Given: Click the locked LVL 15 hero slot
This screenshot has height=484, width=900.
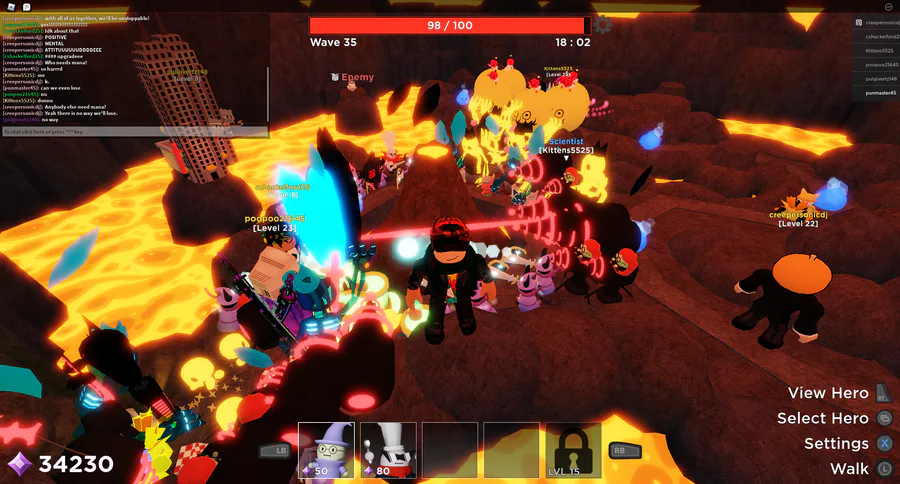Looking at the screenshot, I should click(573, 449).
